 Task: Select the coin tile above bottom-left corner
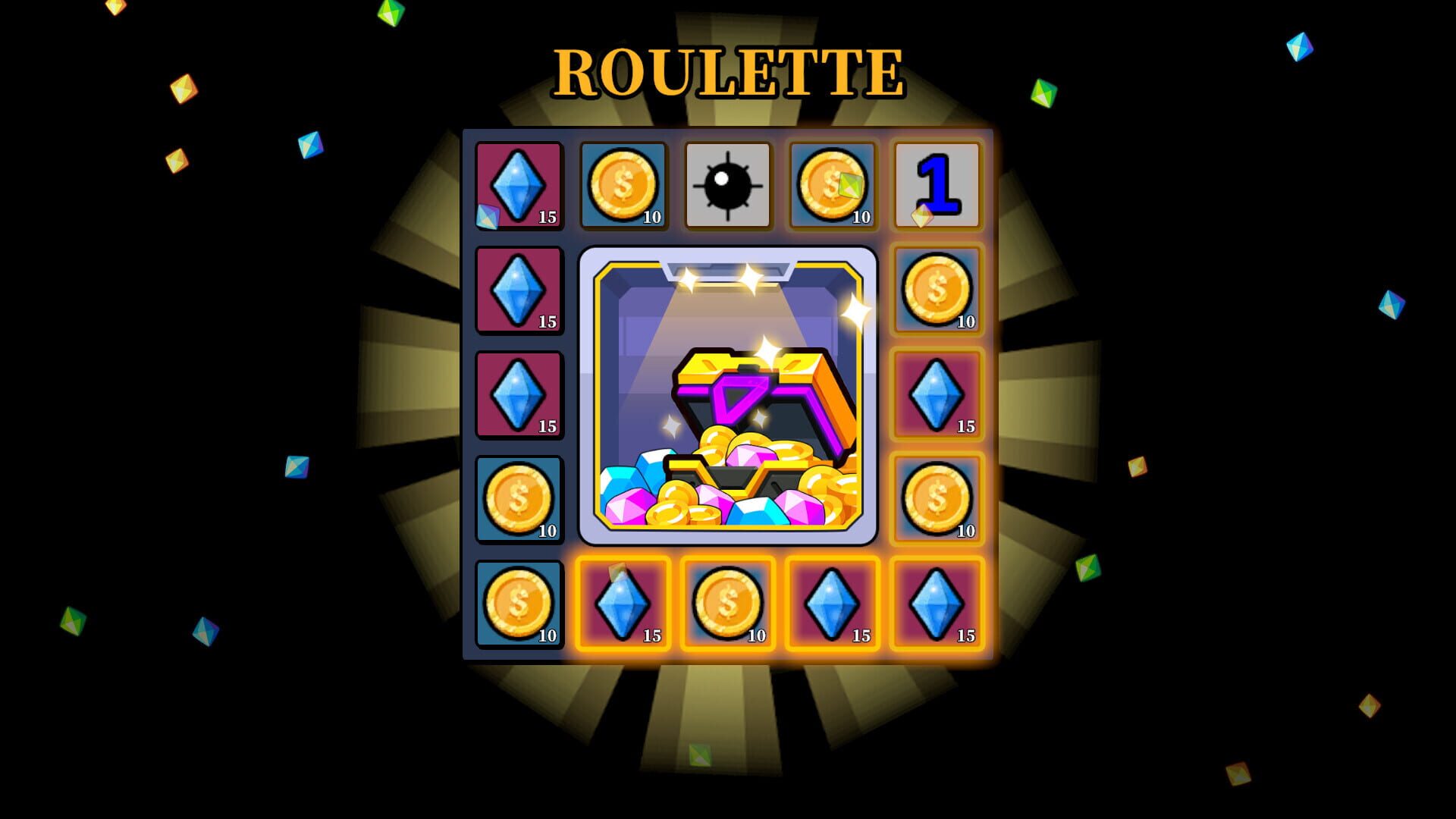(519, 499)
